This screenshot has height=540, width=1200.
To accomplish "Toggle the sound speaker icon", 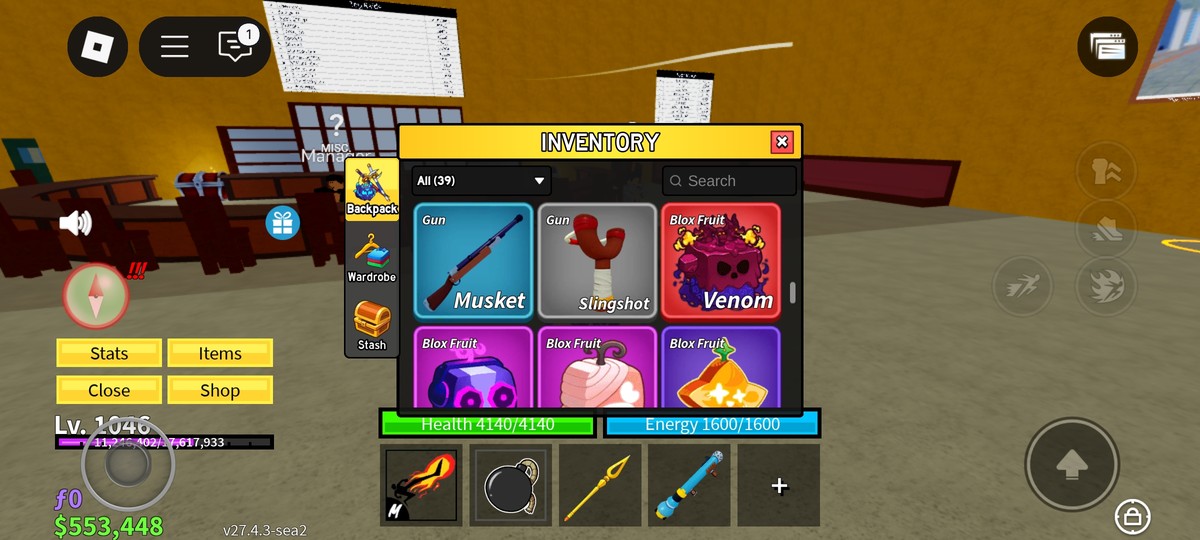I will pyautogui.click(x=76, y=222).
